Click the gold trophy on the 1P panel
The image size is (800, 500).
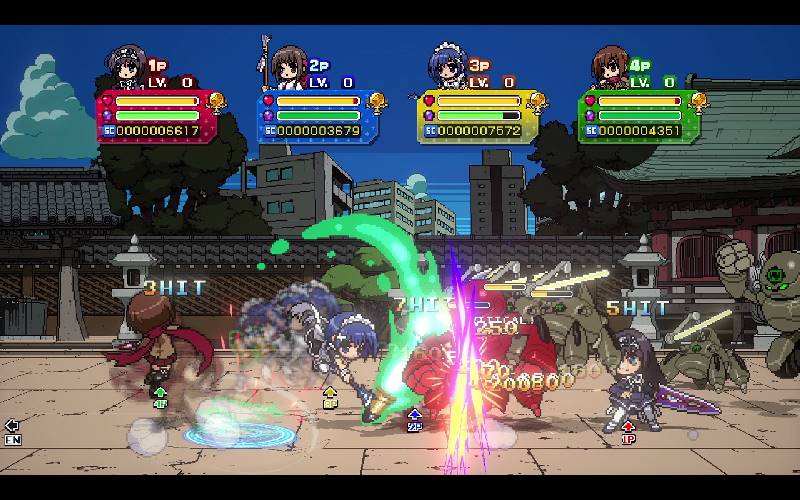[x=216, y=101]
